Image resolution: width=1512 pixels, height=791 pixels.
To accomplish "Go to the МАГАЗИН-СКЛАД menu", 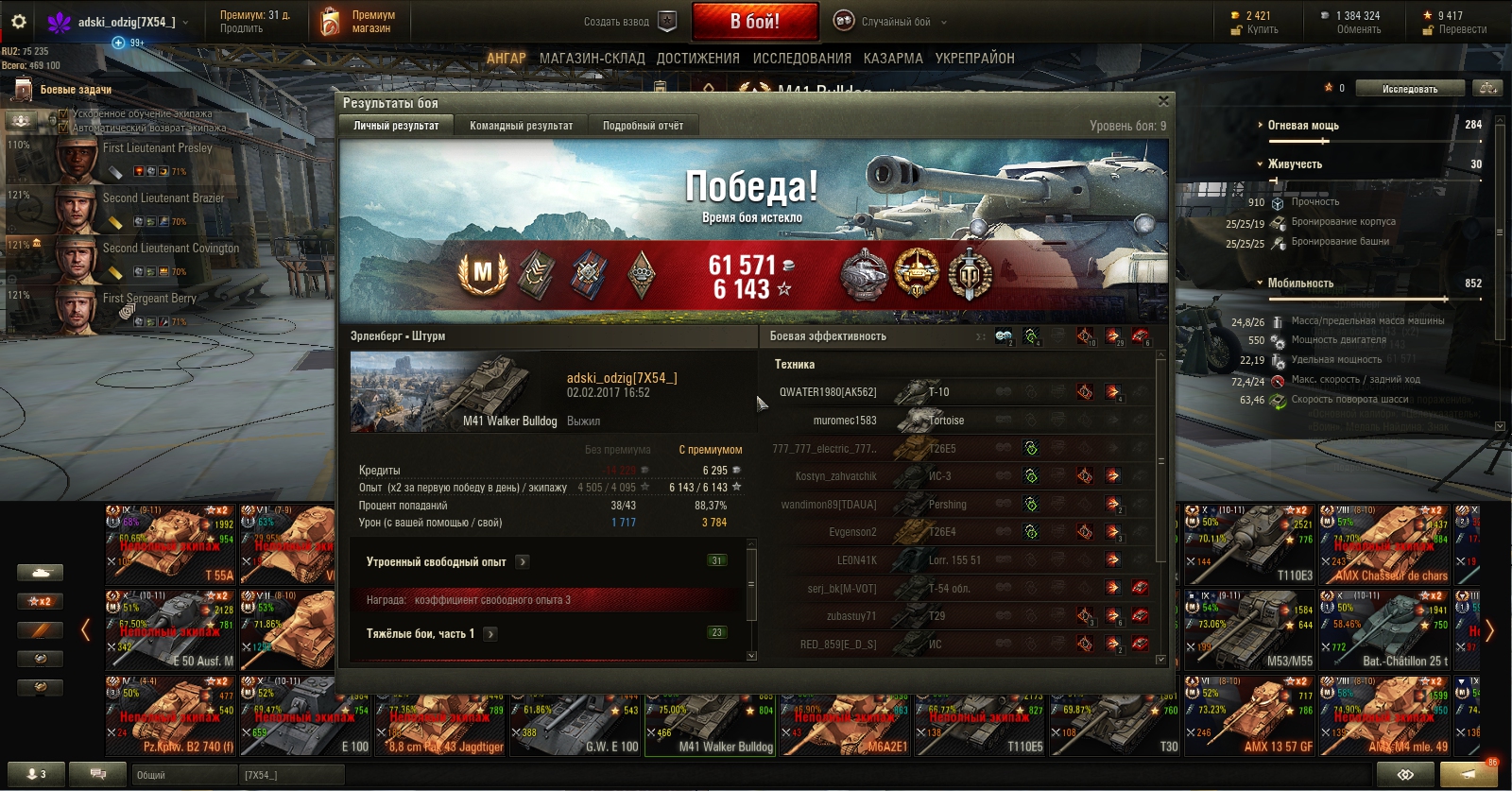I will coord(592,59).
